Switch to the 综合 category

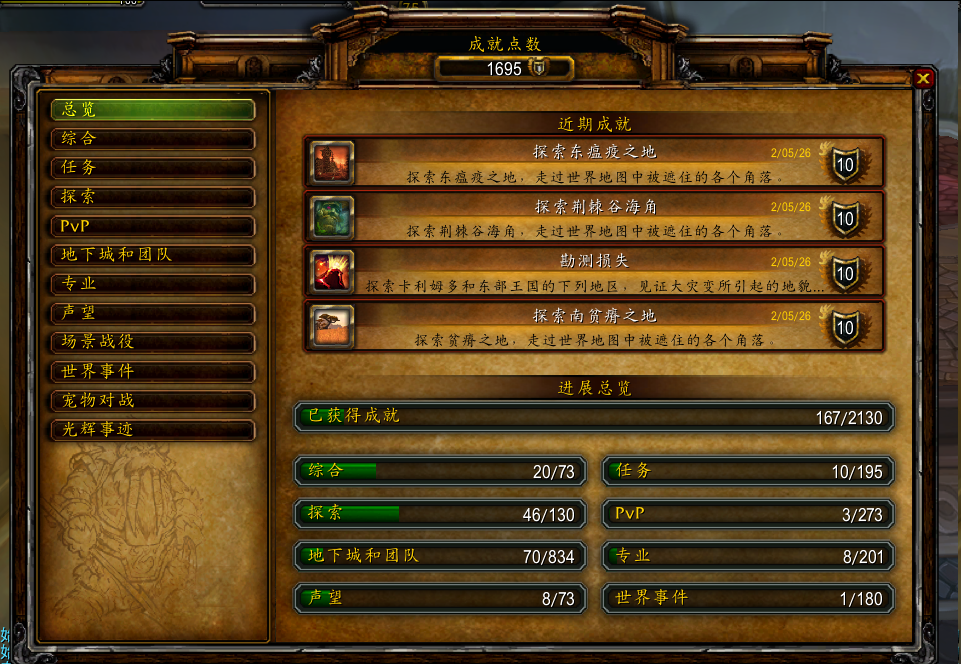153,138
